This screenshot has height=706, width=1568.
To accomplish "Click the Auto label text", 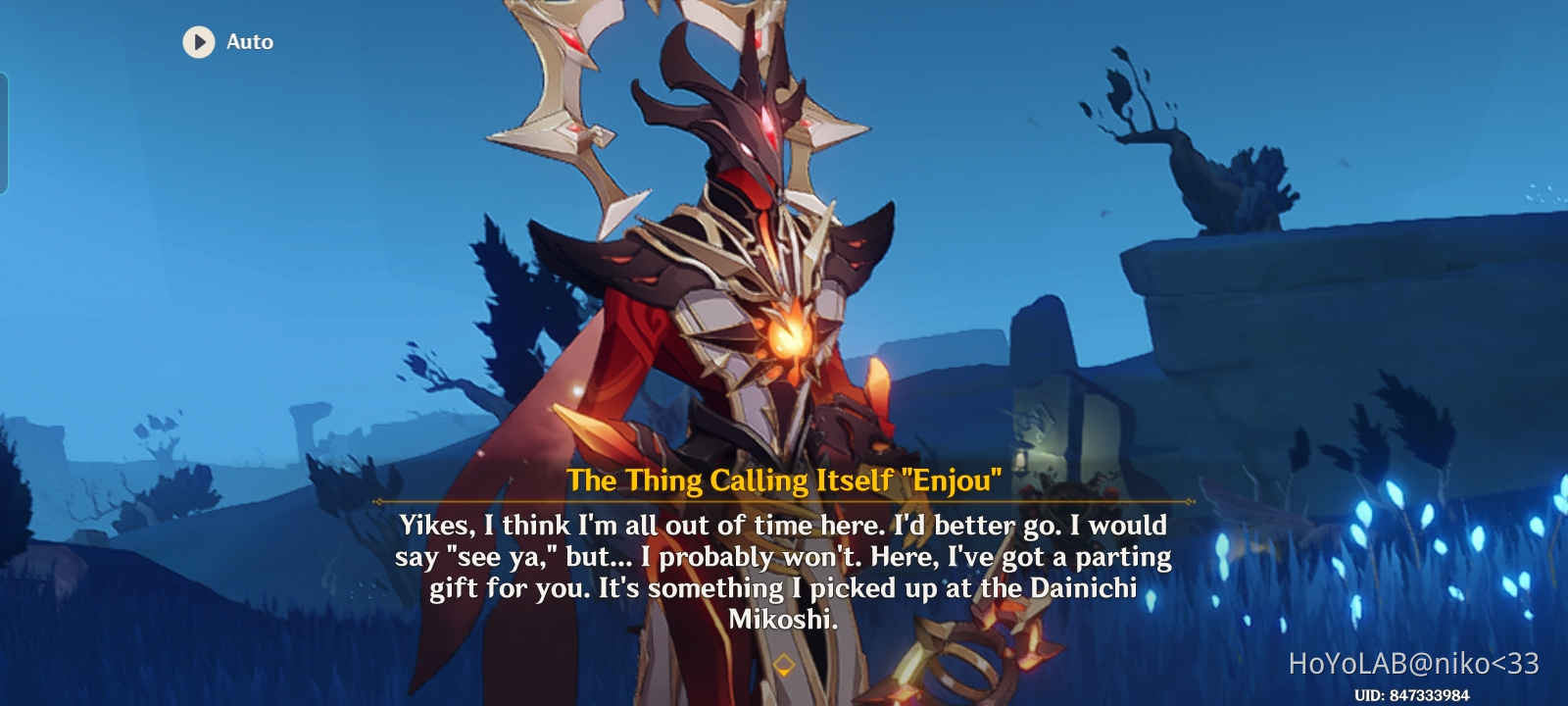I will (251, 42).
